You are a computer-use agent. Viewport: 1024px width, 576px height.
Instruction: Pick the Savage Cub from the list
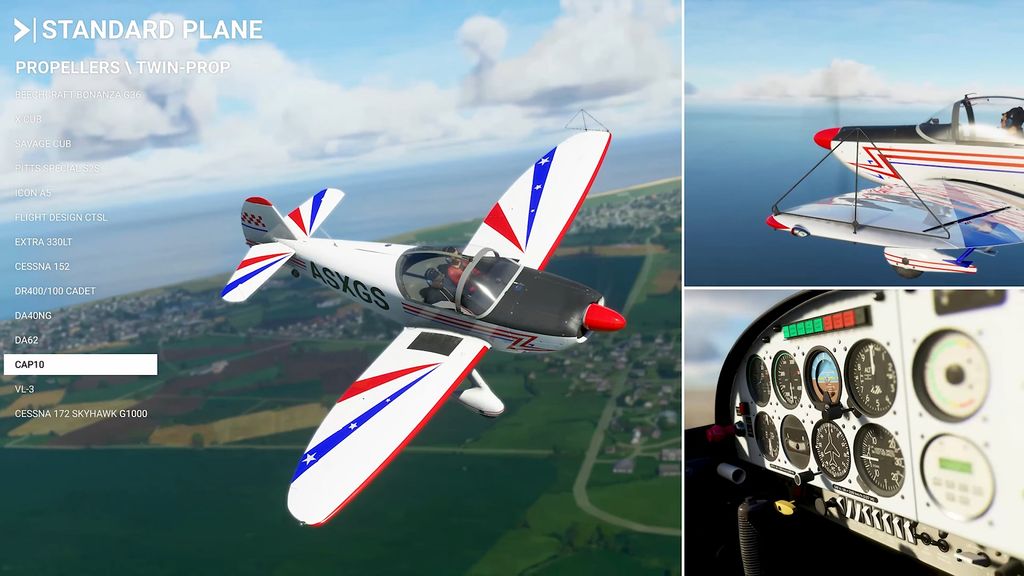(42, 144)
